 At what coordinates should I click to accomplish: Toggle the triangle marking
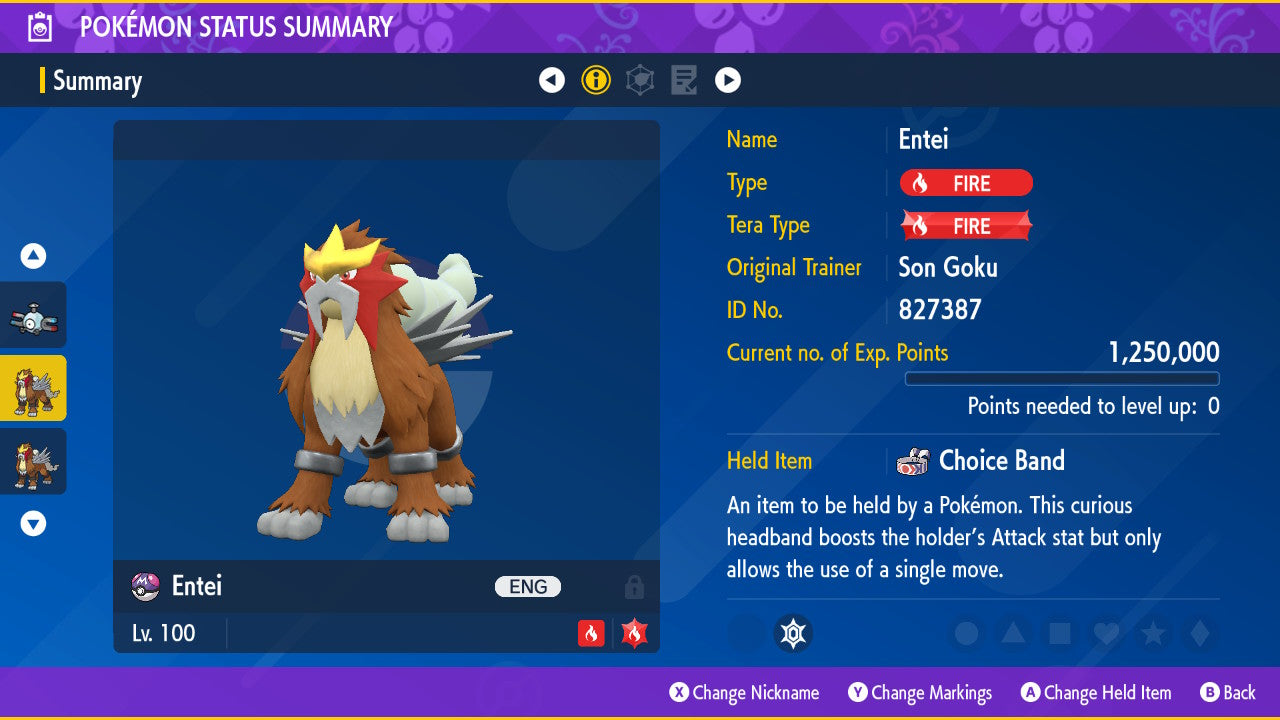click(1013, 633)
